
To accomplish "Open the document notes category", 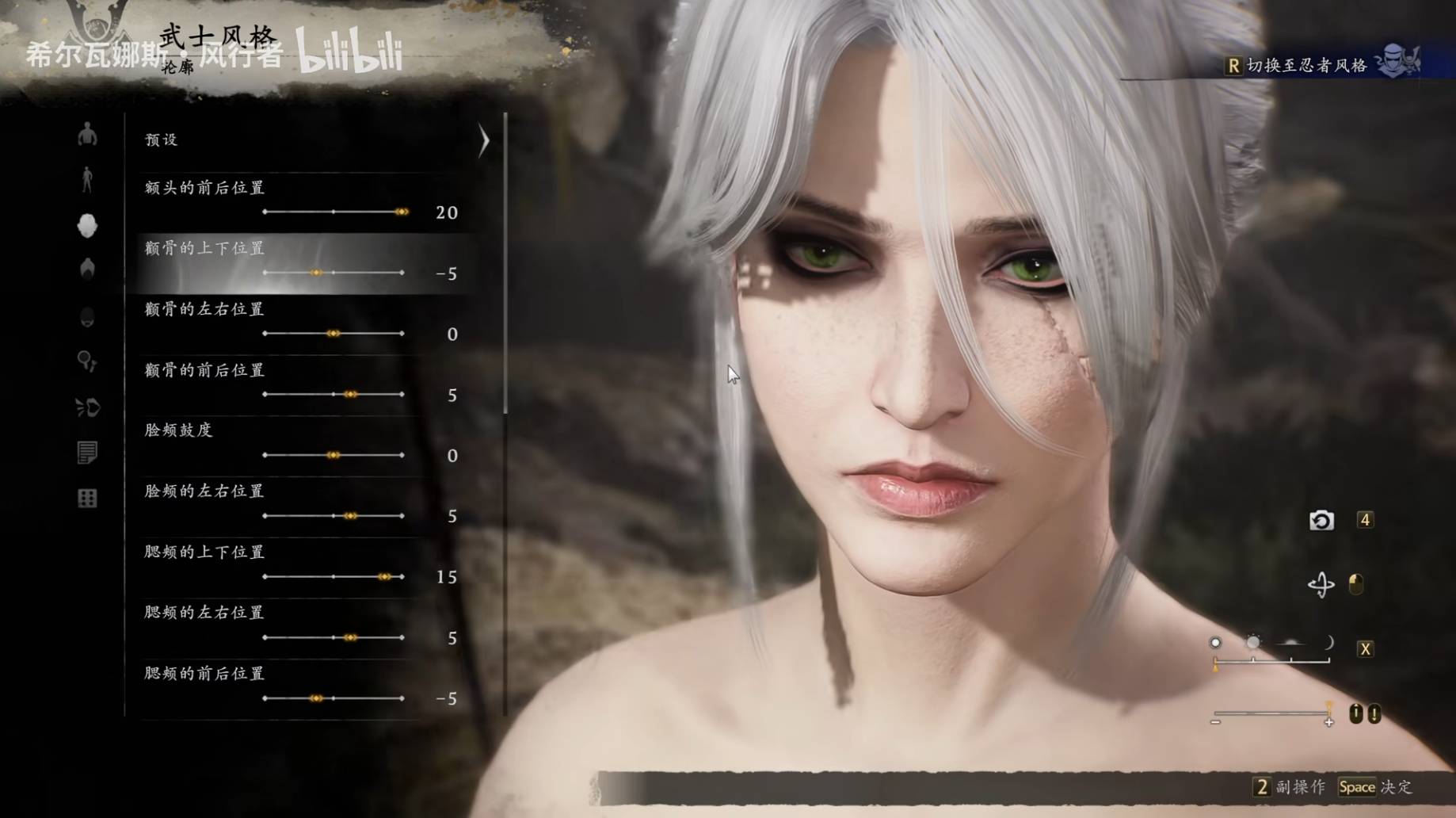I will pos(87,453).
